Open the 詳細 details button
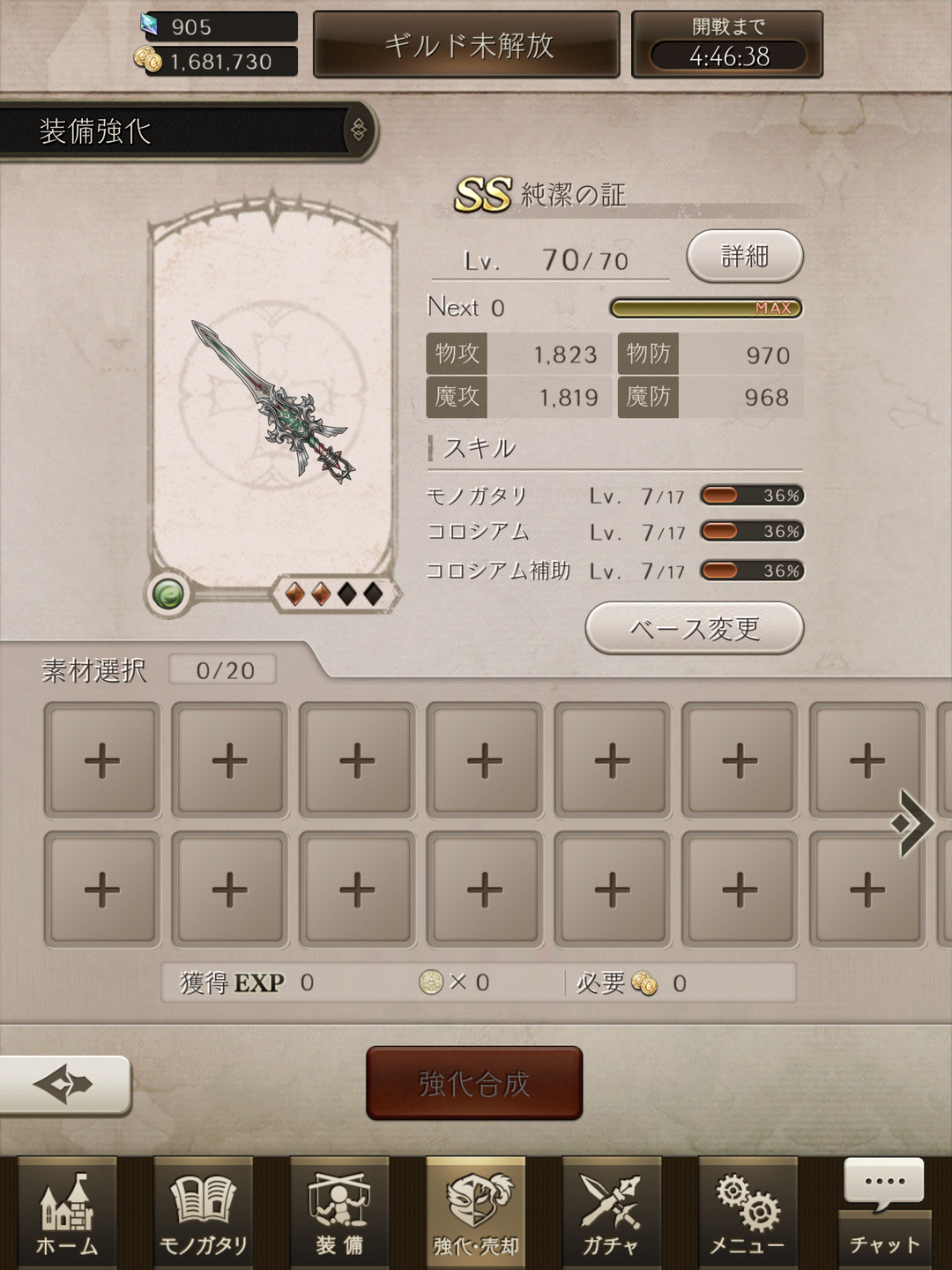 744,257
